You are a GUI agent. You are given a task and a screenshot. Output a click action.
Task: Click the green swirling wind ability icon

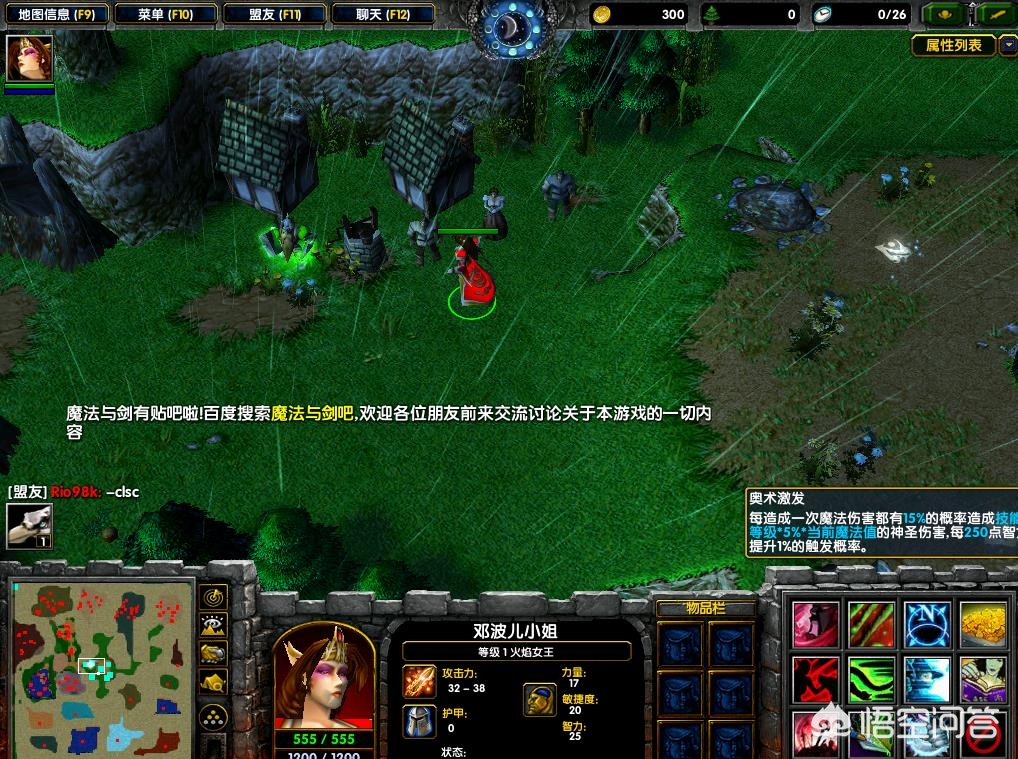[x=871, y=680]
